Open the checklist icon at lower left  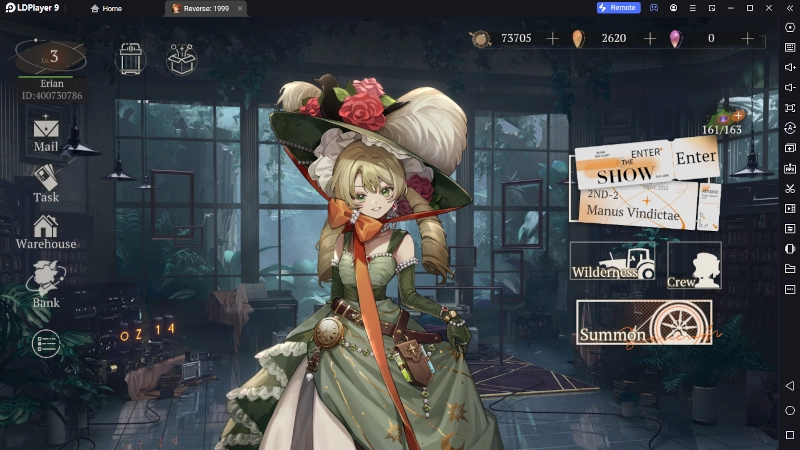pyautogui.click(x=46, y=343)
